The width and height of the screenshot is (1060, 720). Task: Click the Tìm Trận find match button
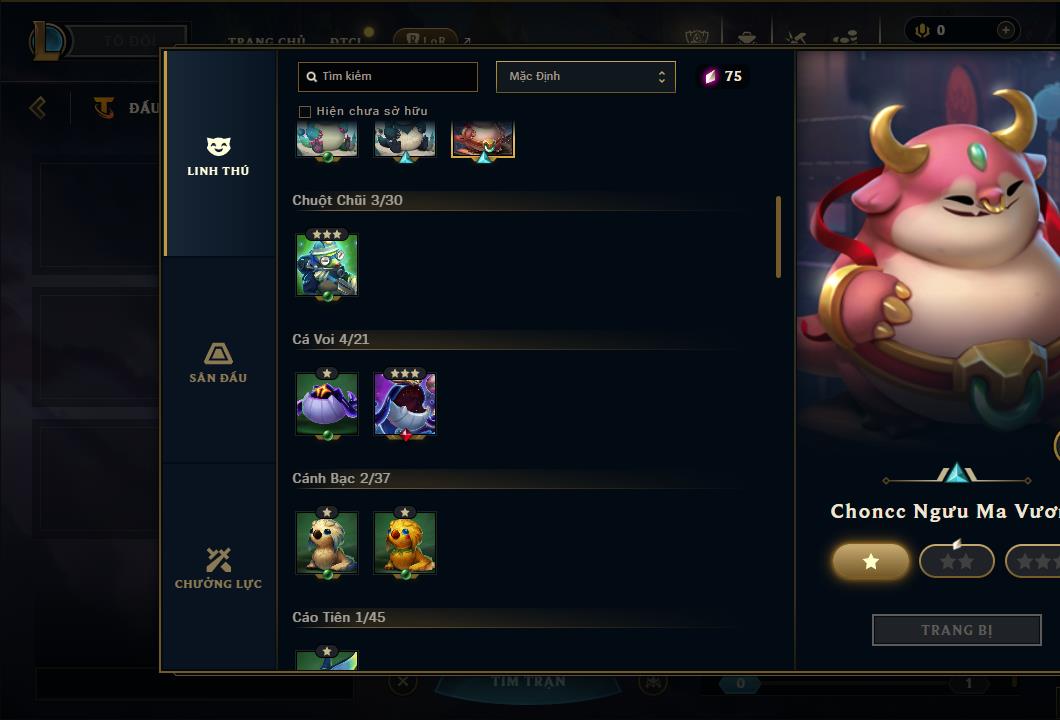click(x=529, y=682)
